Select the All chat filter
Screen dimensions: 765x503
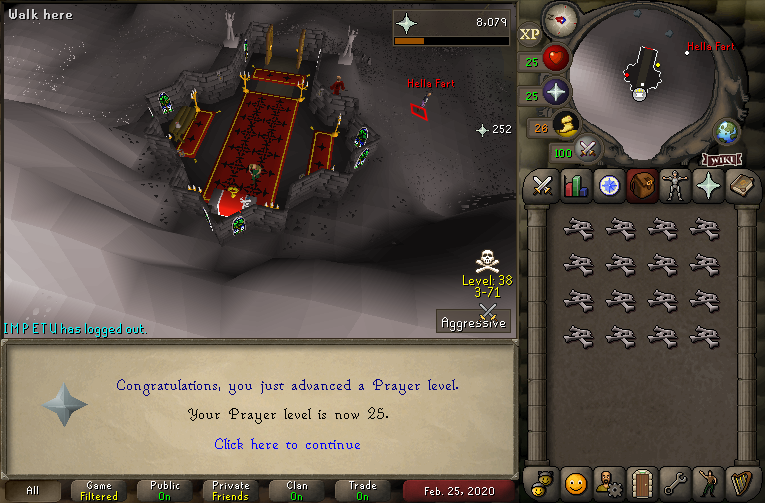coord(33,491)
